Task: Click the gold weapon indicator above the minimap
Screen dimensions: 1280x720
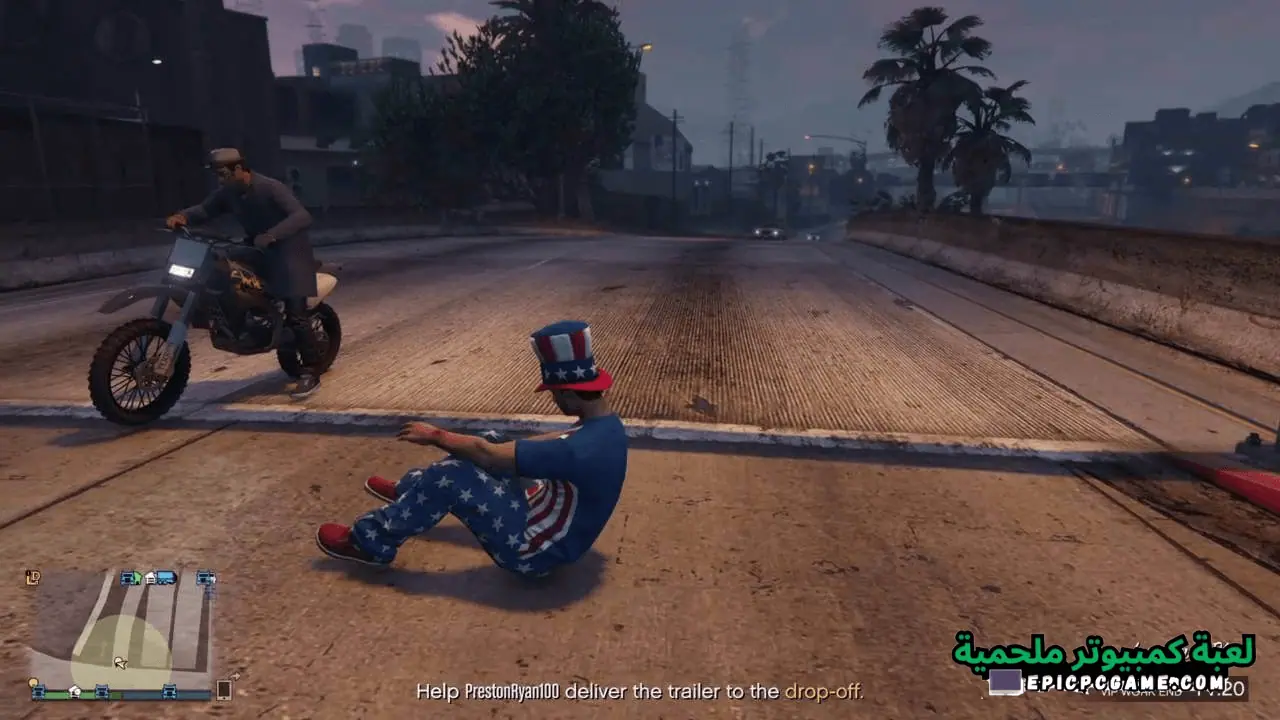Action: point(32,575)
